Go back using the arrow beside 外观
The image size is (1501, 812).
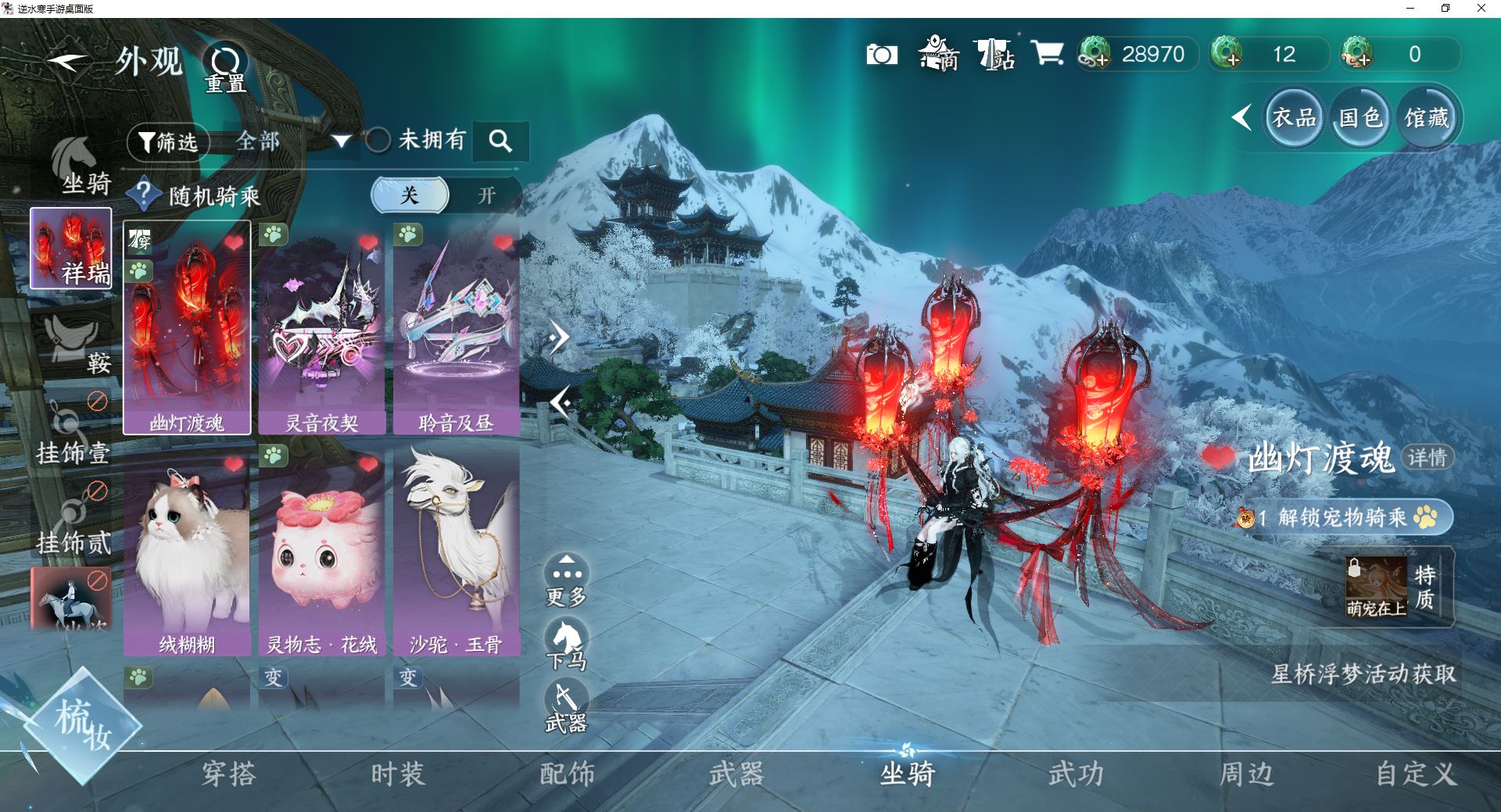click(67, 63)
